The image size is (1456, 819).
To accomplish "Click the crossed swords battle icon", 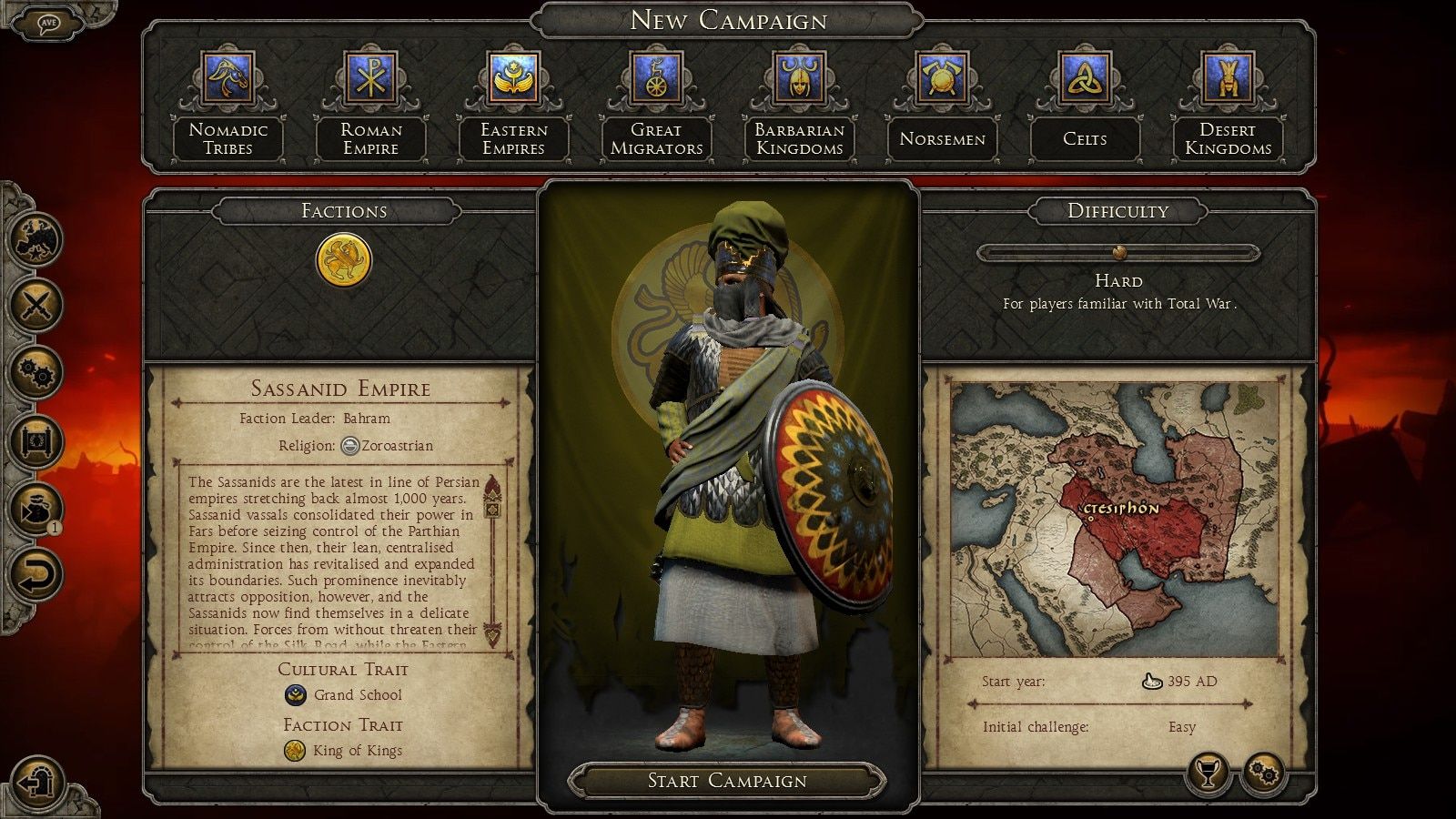I will pyautogui.click(x=35, y=305).
